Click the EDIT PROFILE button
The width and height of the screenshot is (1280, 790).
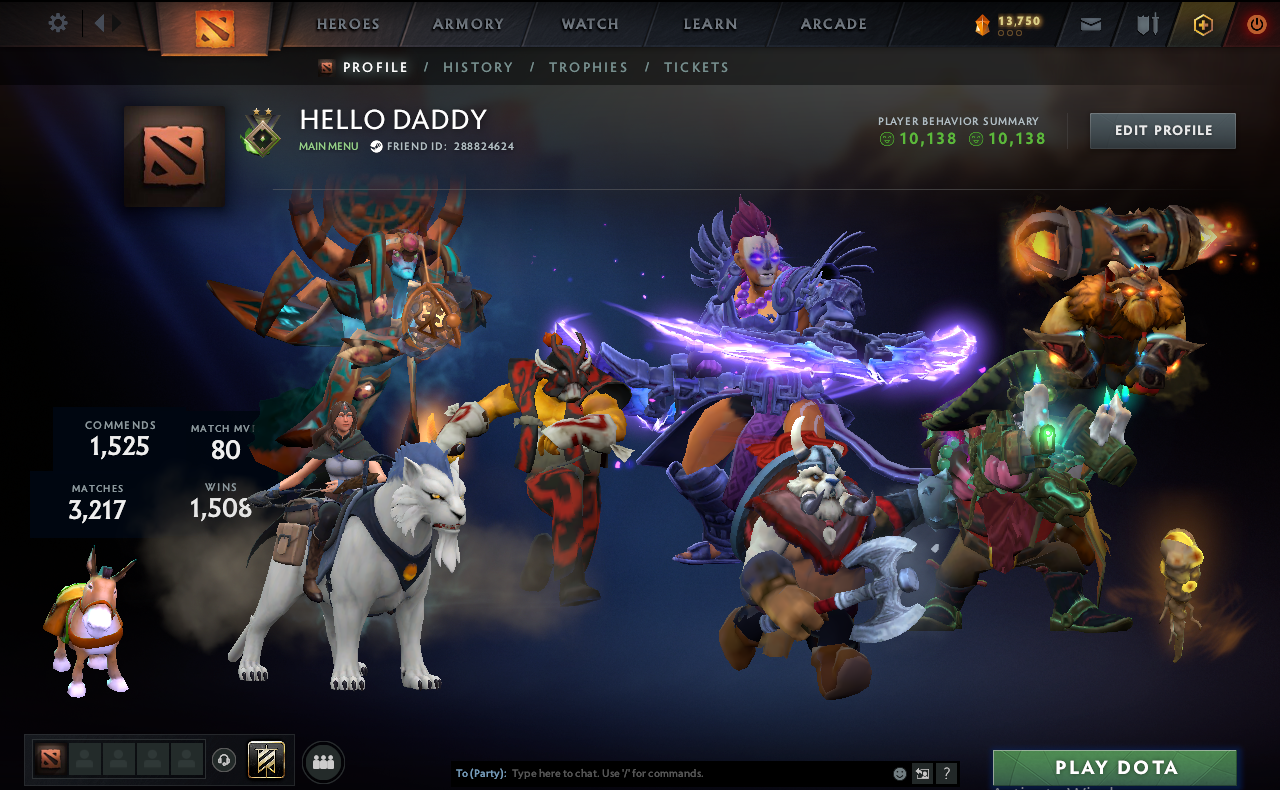click(x=1162, y=130)
